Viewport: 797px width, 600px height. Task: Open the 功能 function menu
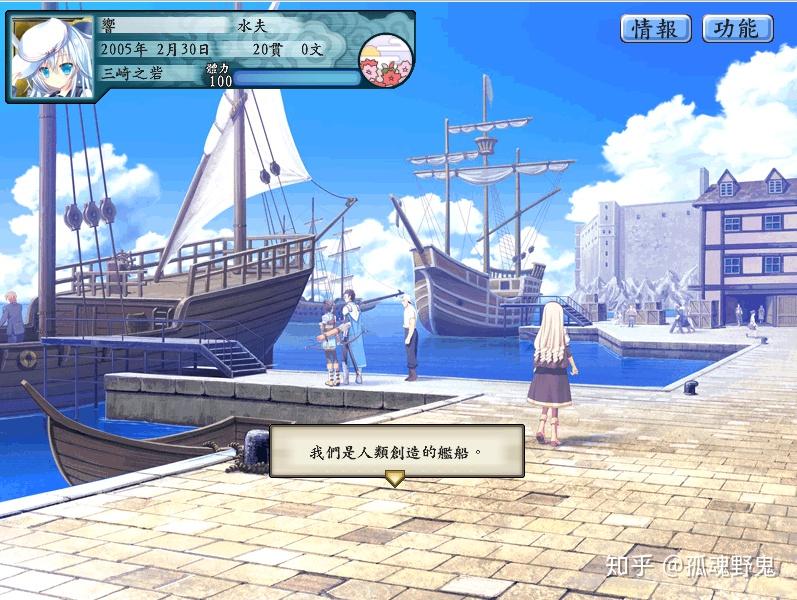737,29
